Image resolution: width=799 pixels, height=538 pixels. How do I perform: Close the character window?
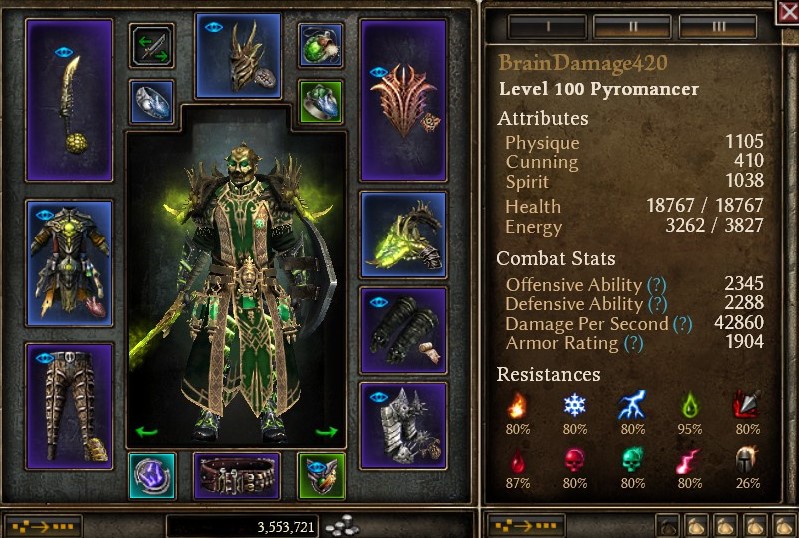pos(787,11)
